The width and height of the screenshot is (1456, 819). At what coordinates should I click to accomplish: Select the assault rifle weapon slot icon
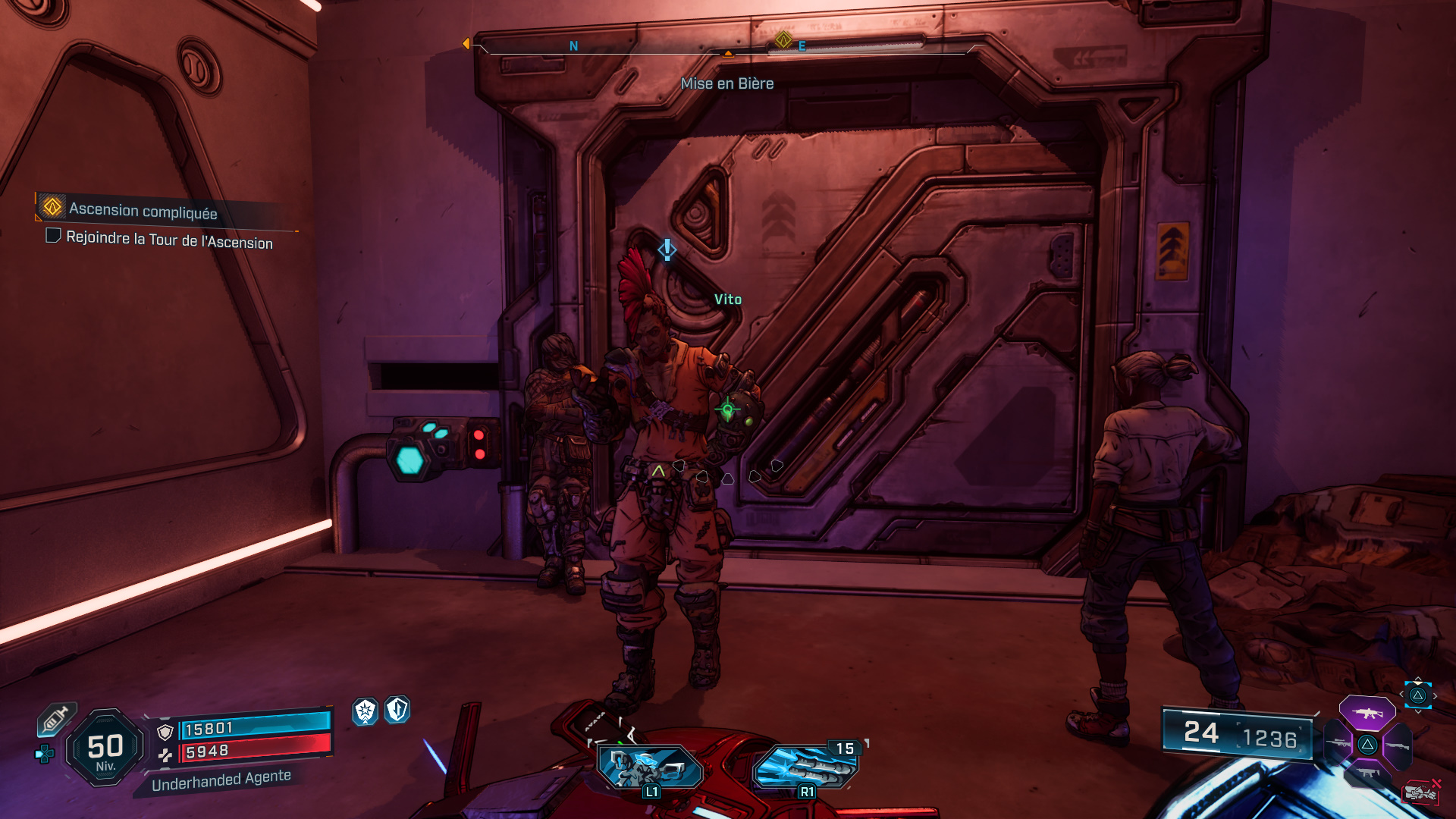[1368, 712]
